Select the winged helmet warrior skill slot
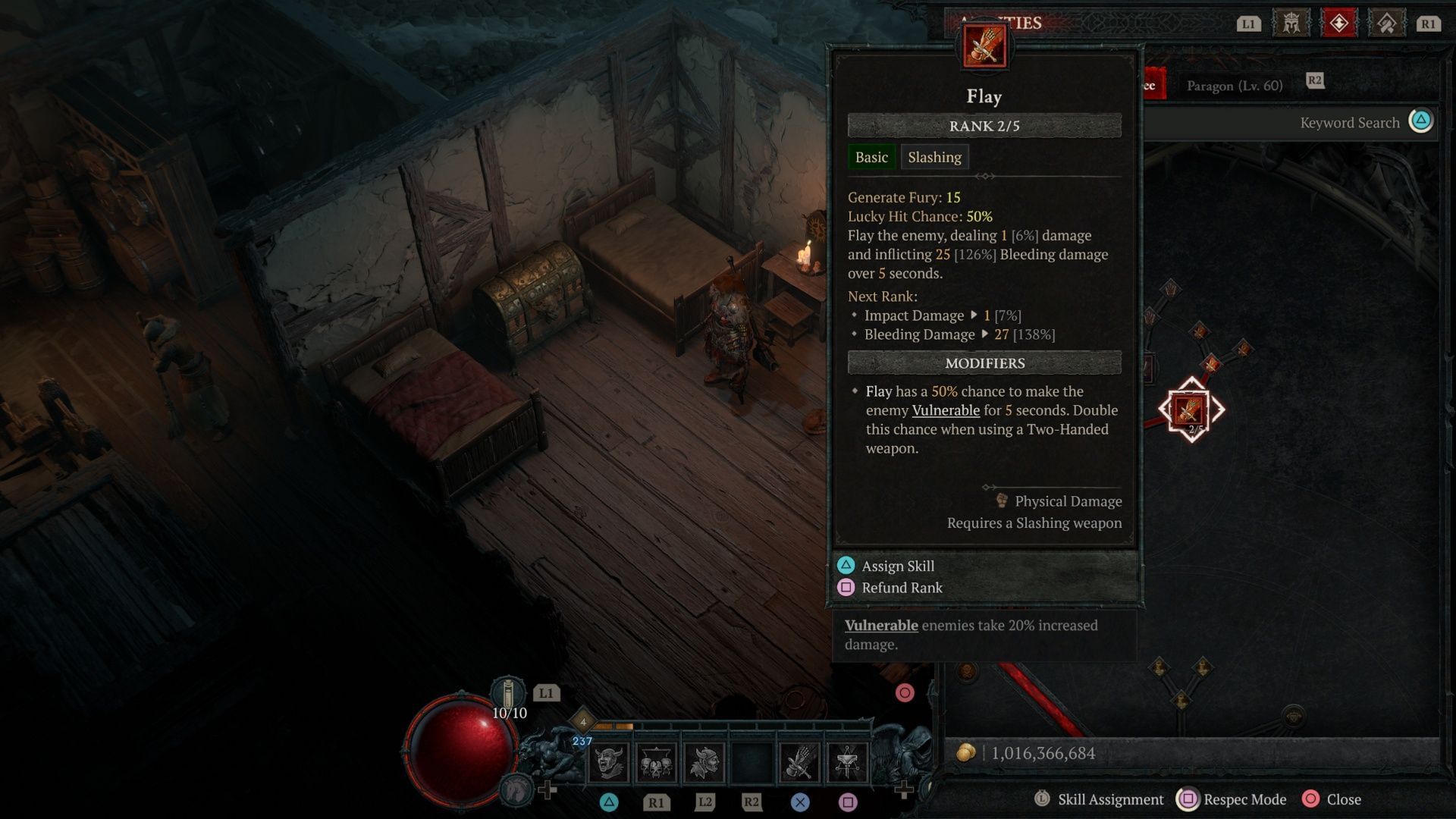Image resolution: width=1456 pixels, height=819 pixels. [704, 761]
